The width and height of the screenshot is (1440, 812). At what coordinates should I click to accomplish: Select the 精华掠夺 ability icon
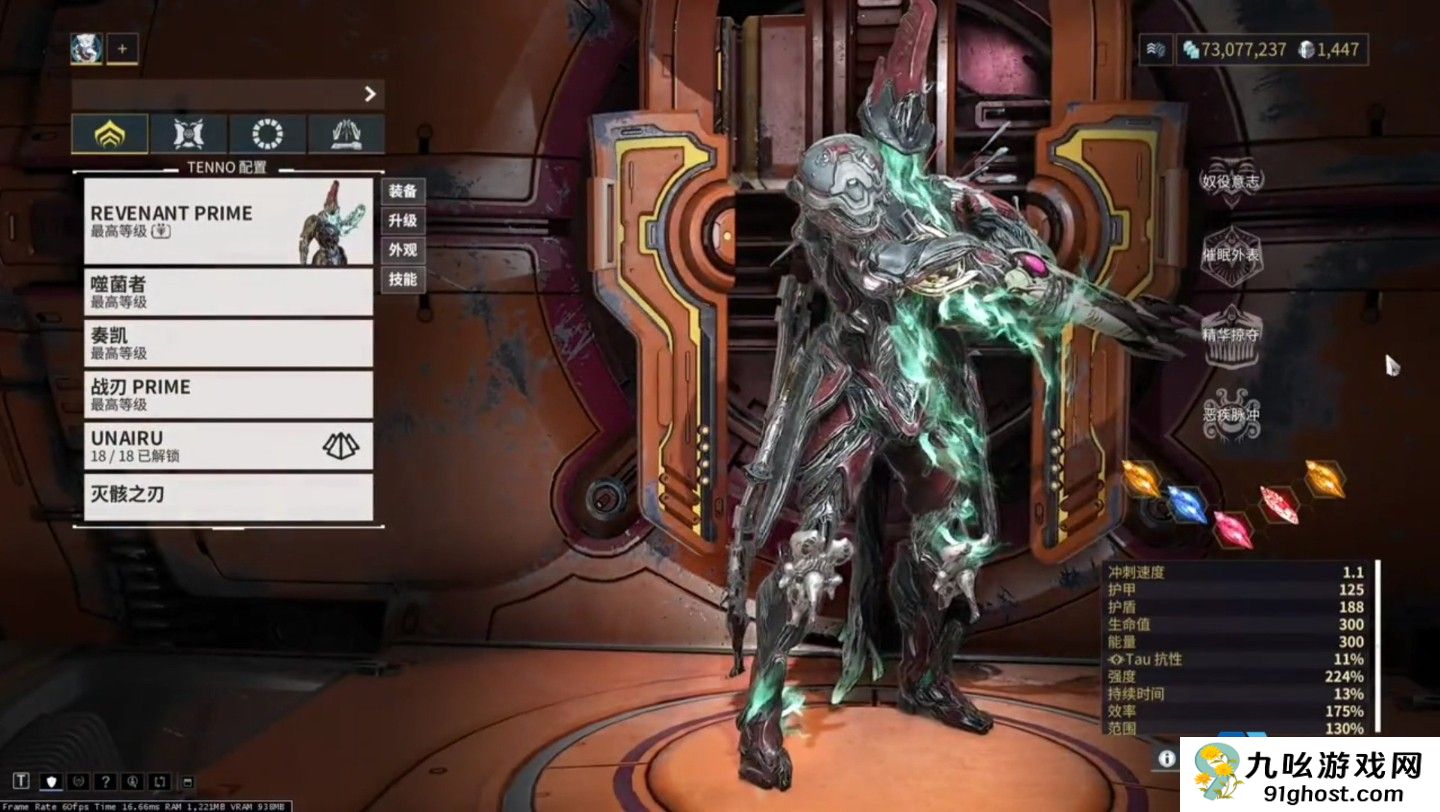pyautogui.click(x=1230, y=334)
